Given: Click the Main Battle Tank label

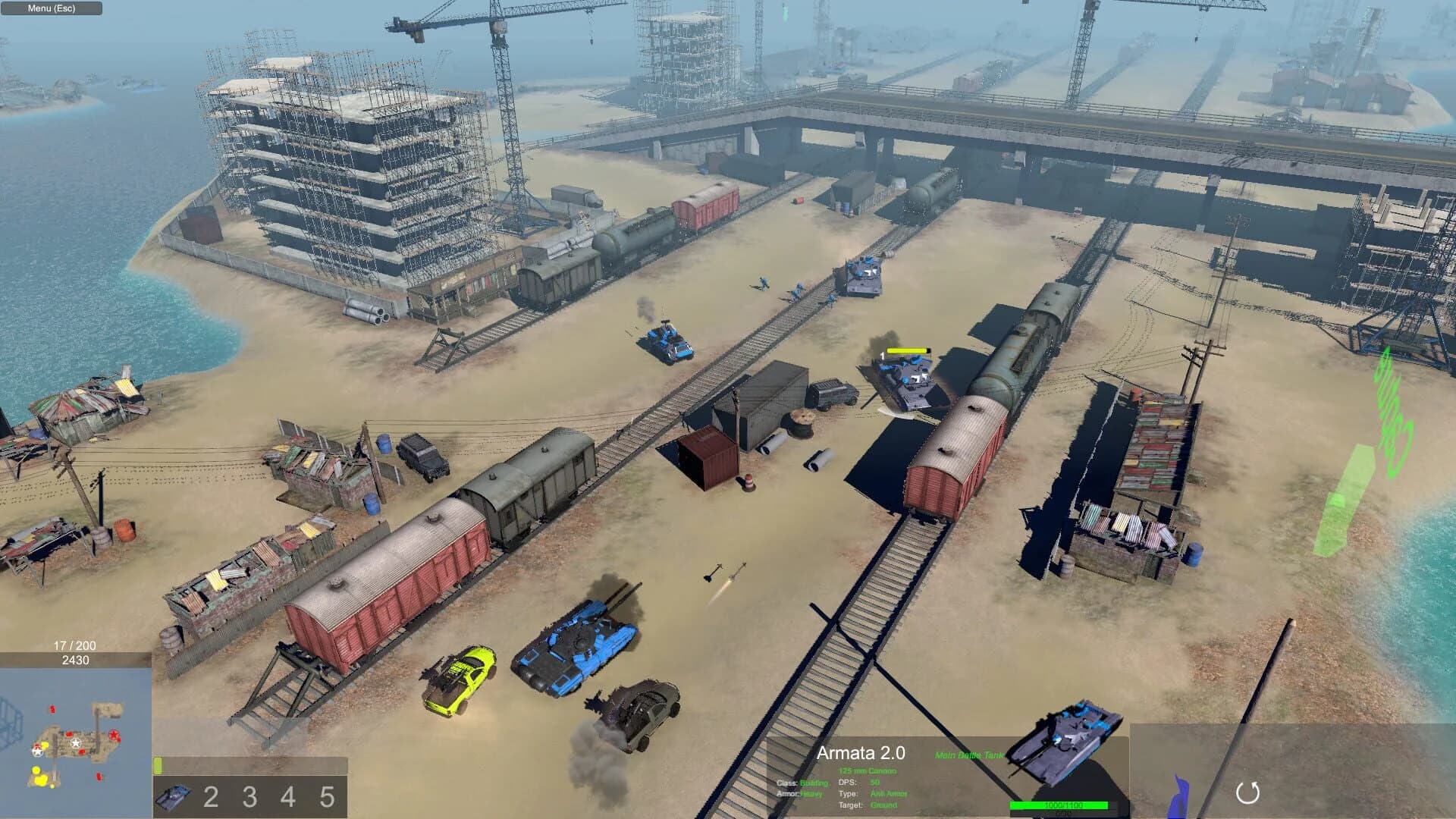Looking at the screenshot, I should 968,756.
